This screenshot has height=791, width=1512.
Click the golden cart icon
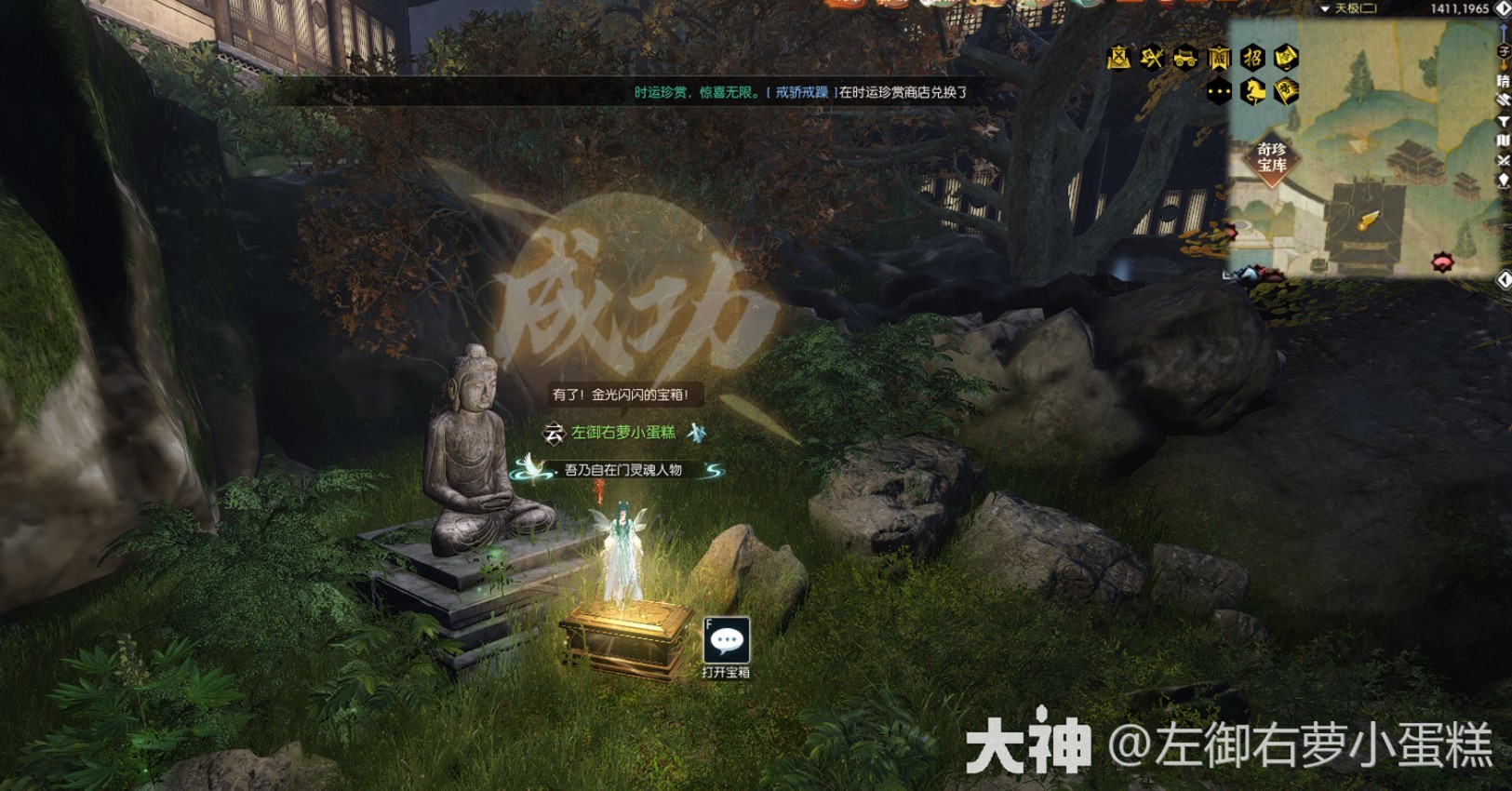[1185, 58]
